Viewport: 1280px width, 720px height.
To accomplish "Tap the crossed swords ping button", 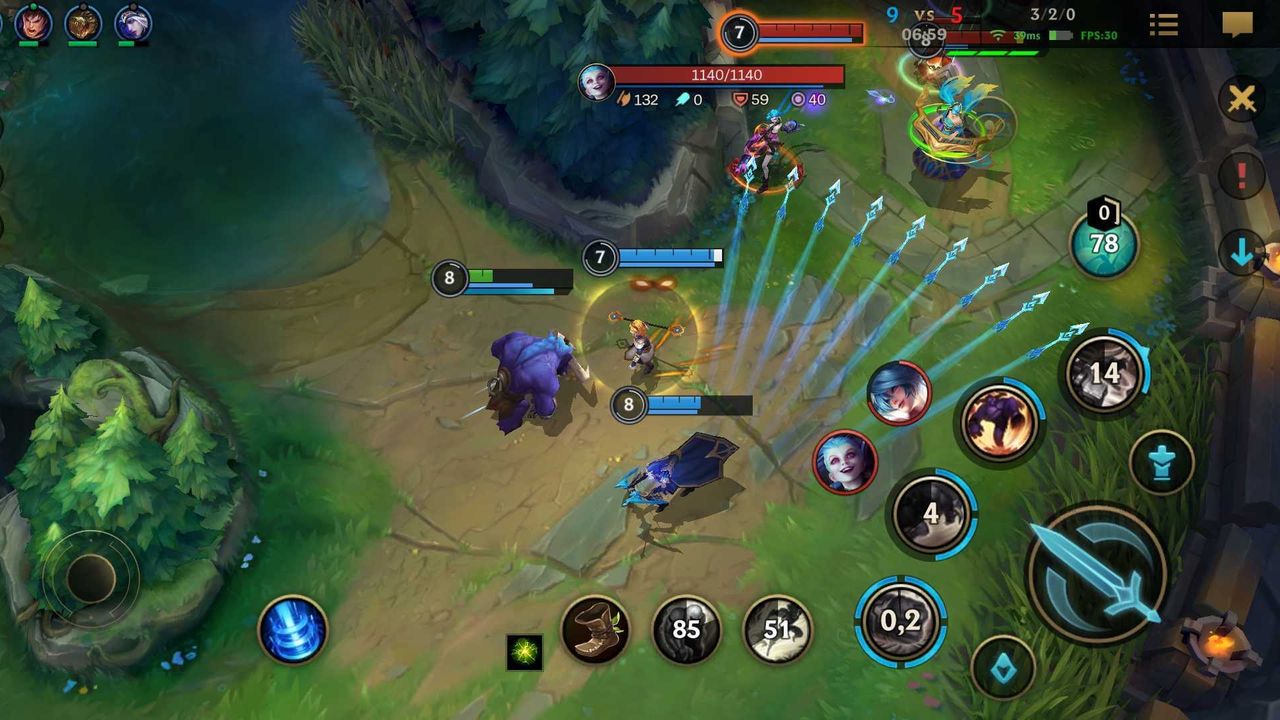I will (x=1241, y=99).
